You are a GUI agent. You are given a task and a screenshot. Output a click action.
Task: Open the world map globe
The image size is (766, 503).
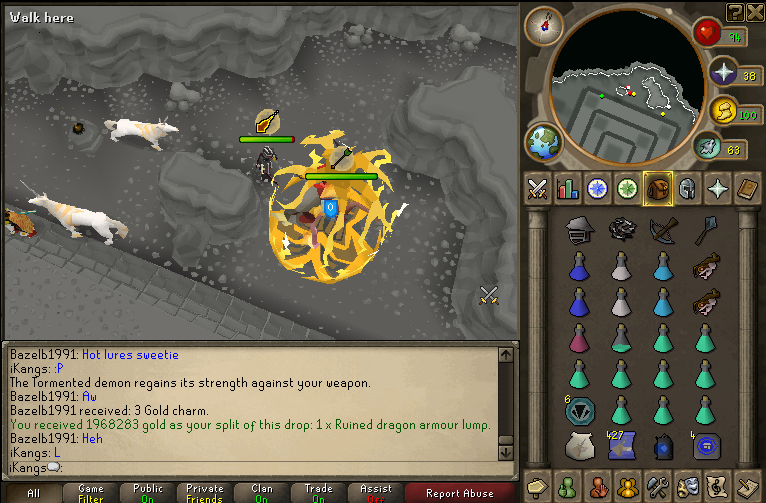(x=545, y=142)
